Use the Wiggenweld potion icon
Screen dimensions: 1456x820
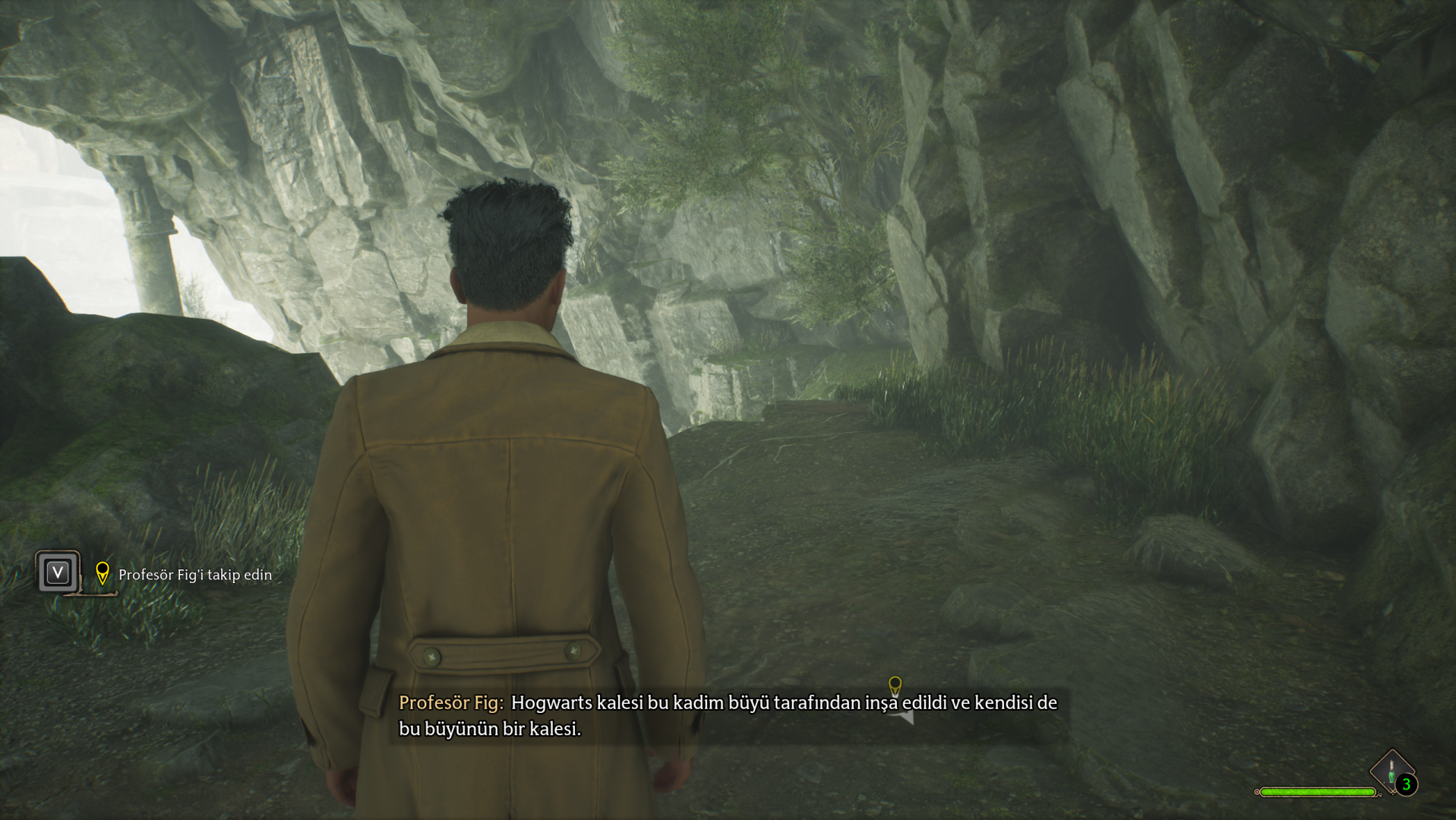click(1391, 771)
